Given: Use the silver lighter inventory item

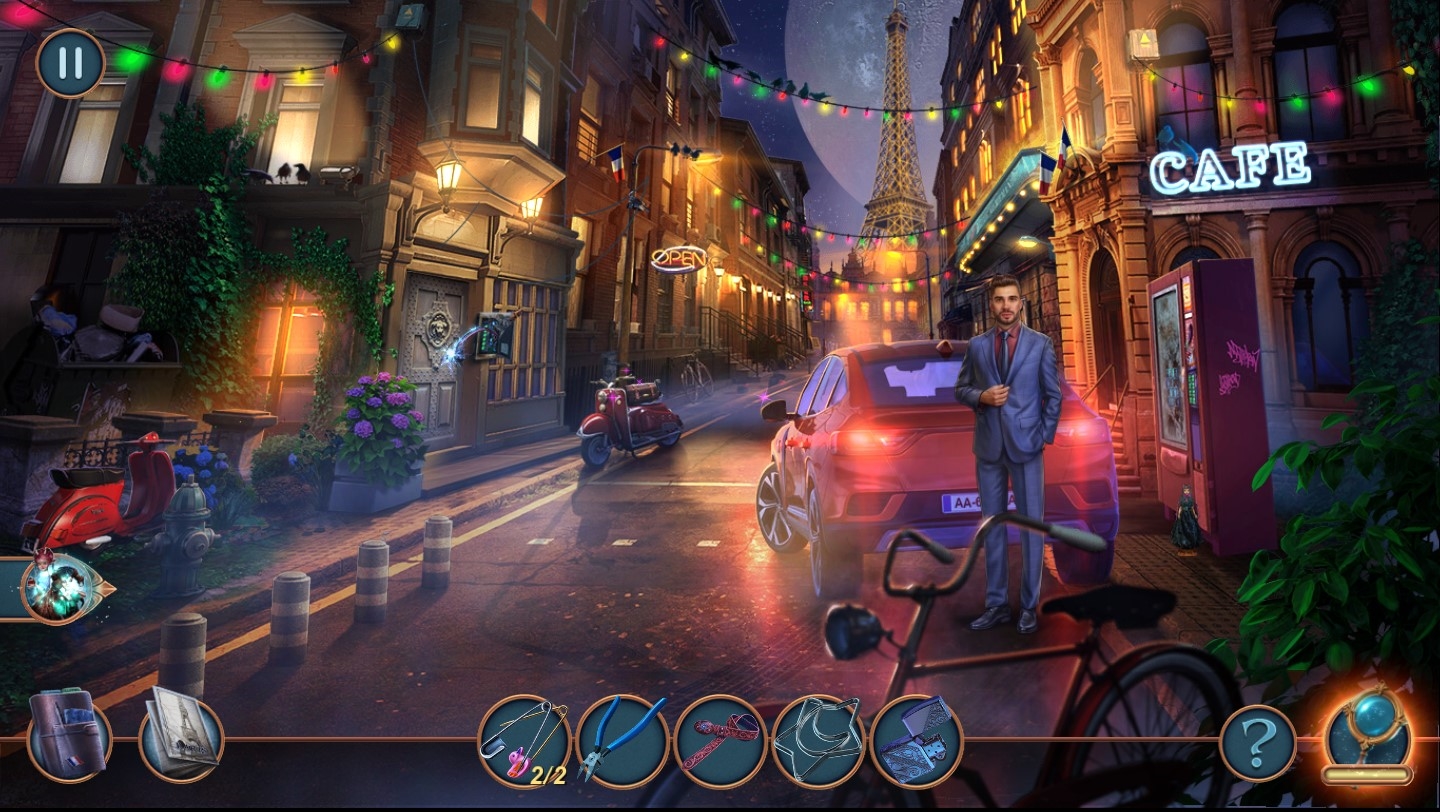Looking at the screenshot, I should click(916, 741).
